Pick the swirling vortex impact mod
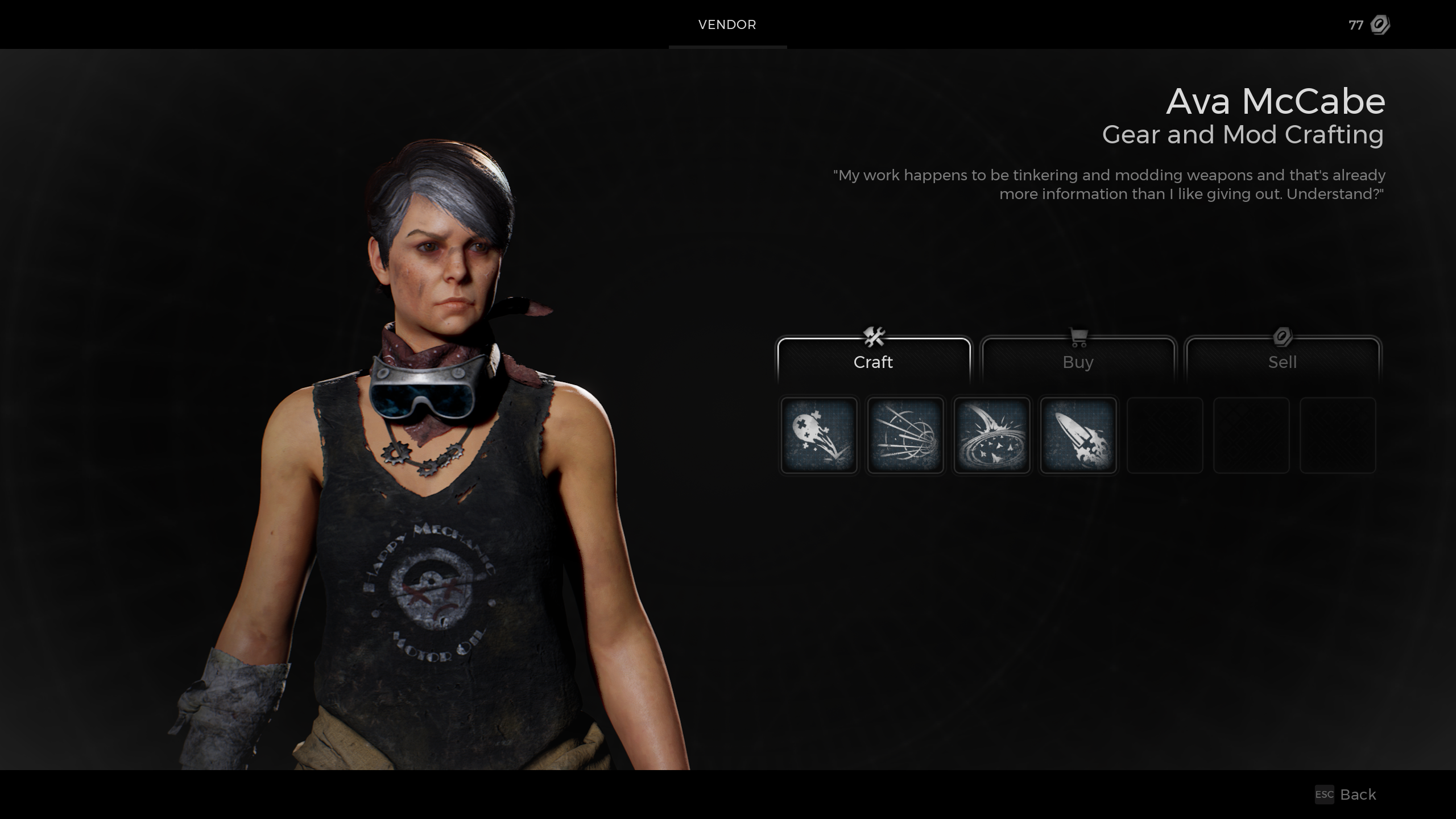 pyautogui.click(x=992, y=435)
